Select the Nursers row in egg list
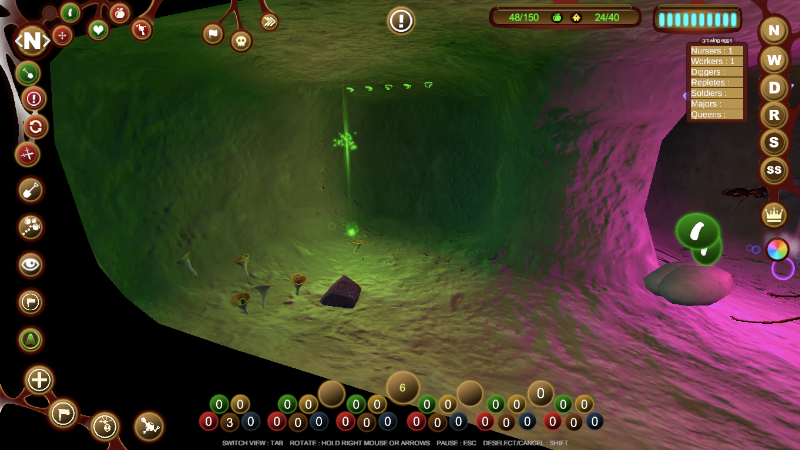 (x=716, y=50)
